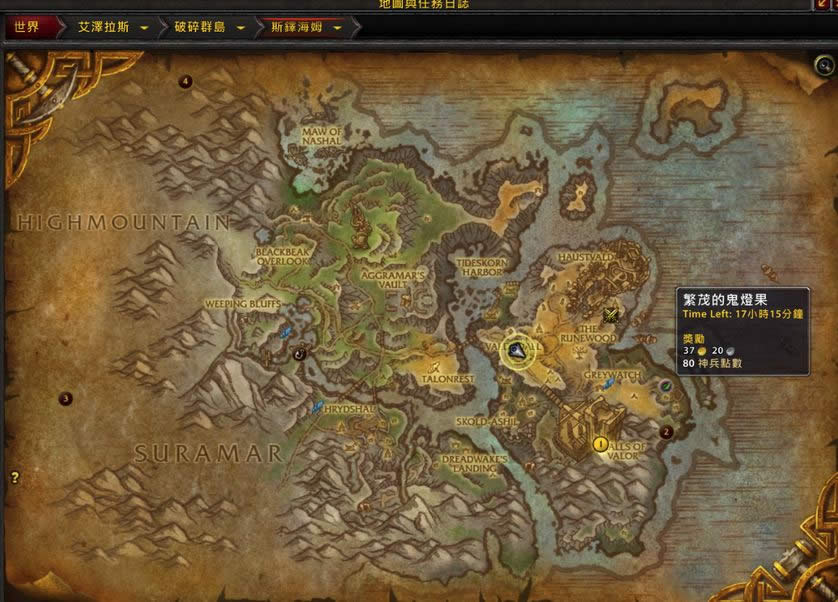Select the blue crystal marker under Greywatch
838x602 pixels.
(607, 385)
